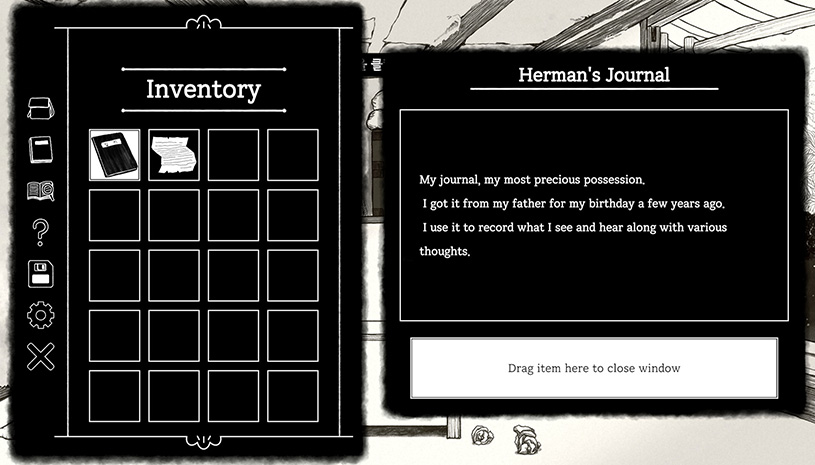
Task: Open the open book with magnifier icon
Action: pyautogui.click(x=40, y=191)
